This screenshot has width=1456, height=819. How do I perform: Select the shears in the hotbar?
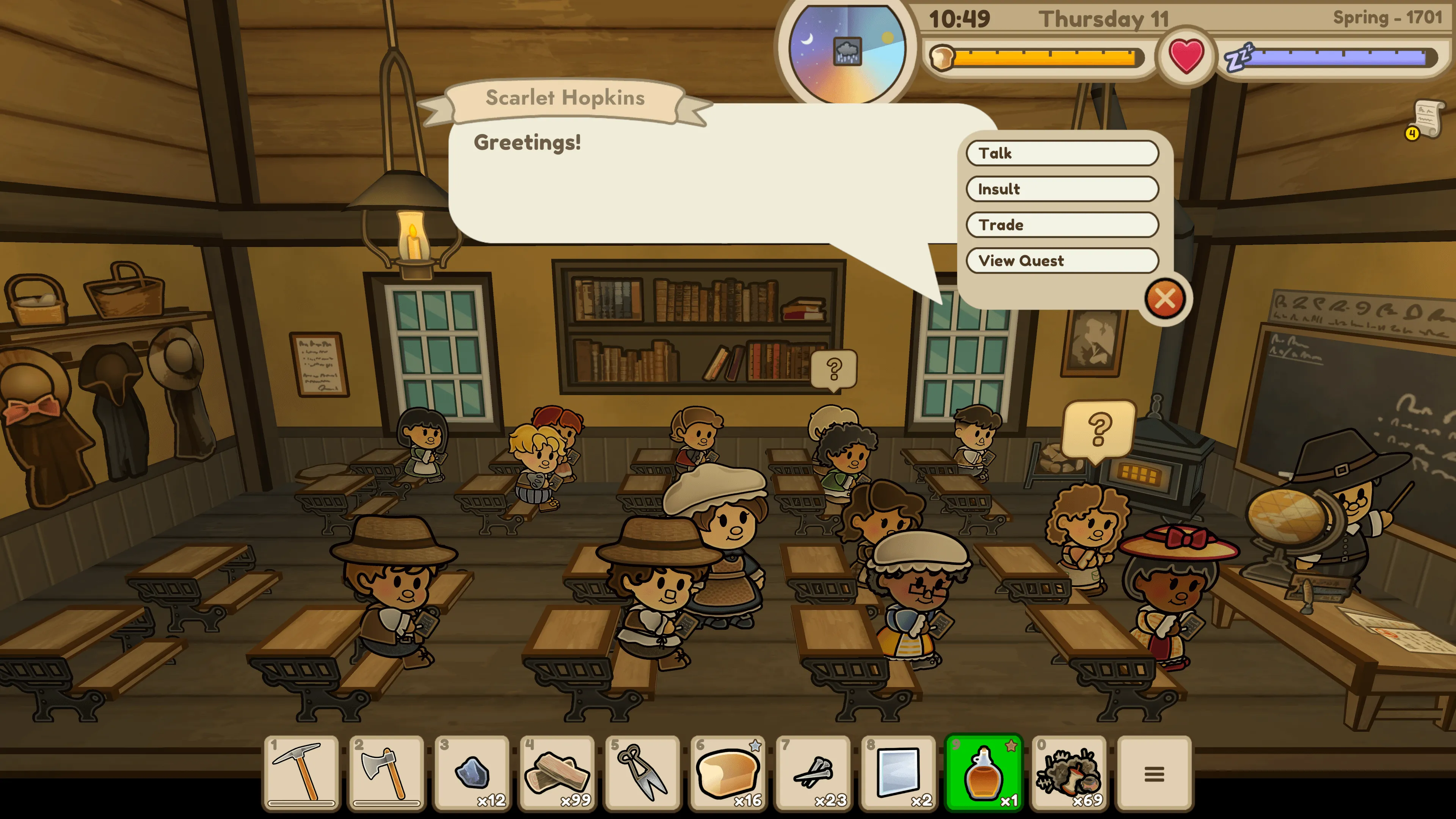pos(643,773)
